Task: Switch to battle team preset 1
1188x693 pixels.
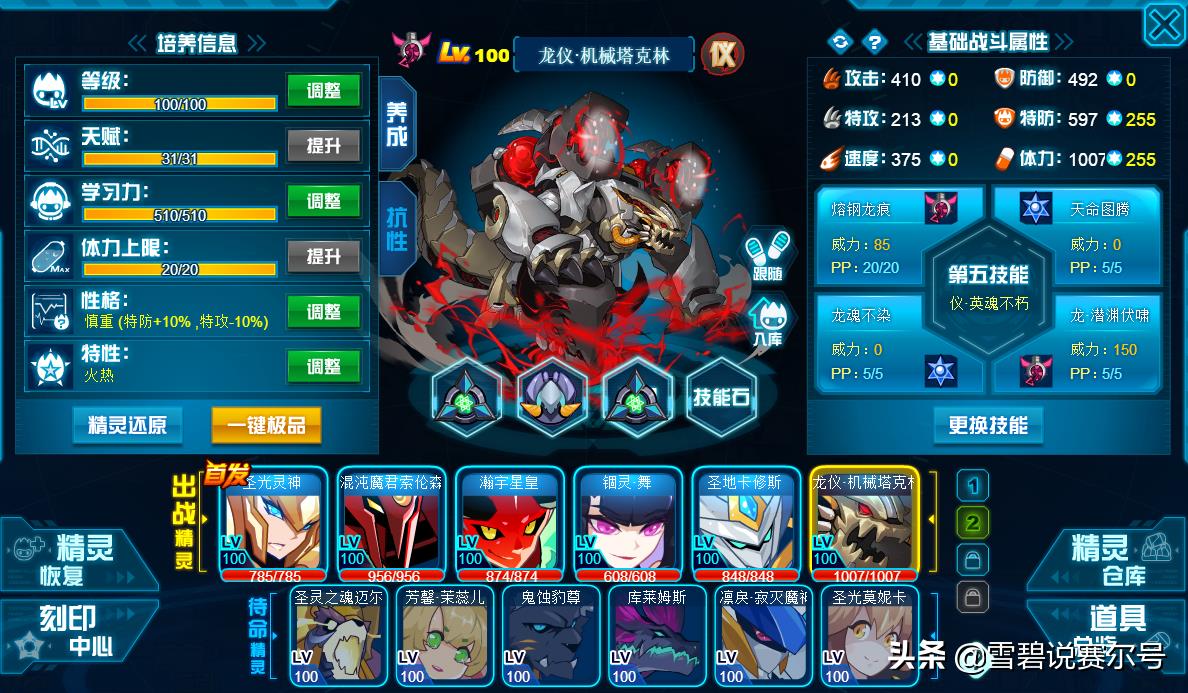Action: (x=972, y=487)
